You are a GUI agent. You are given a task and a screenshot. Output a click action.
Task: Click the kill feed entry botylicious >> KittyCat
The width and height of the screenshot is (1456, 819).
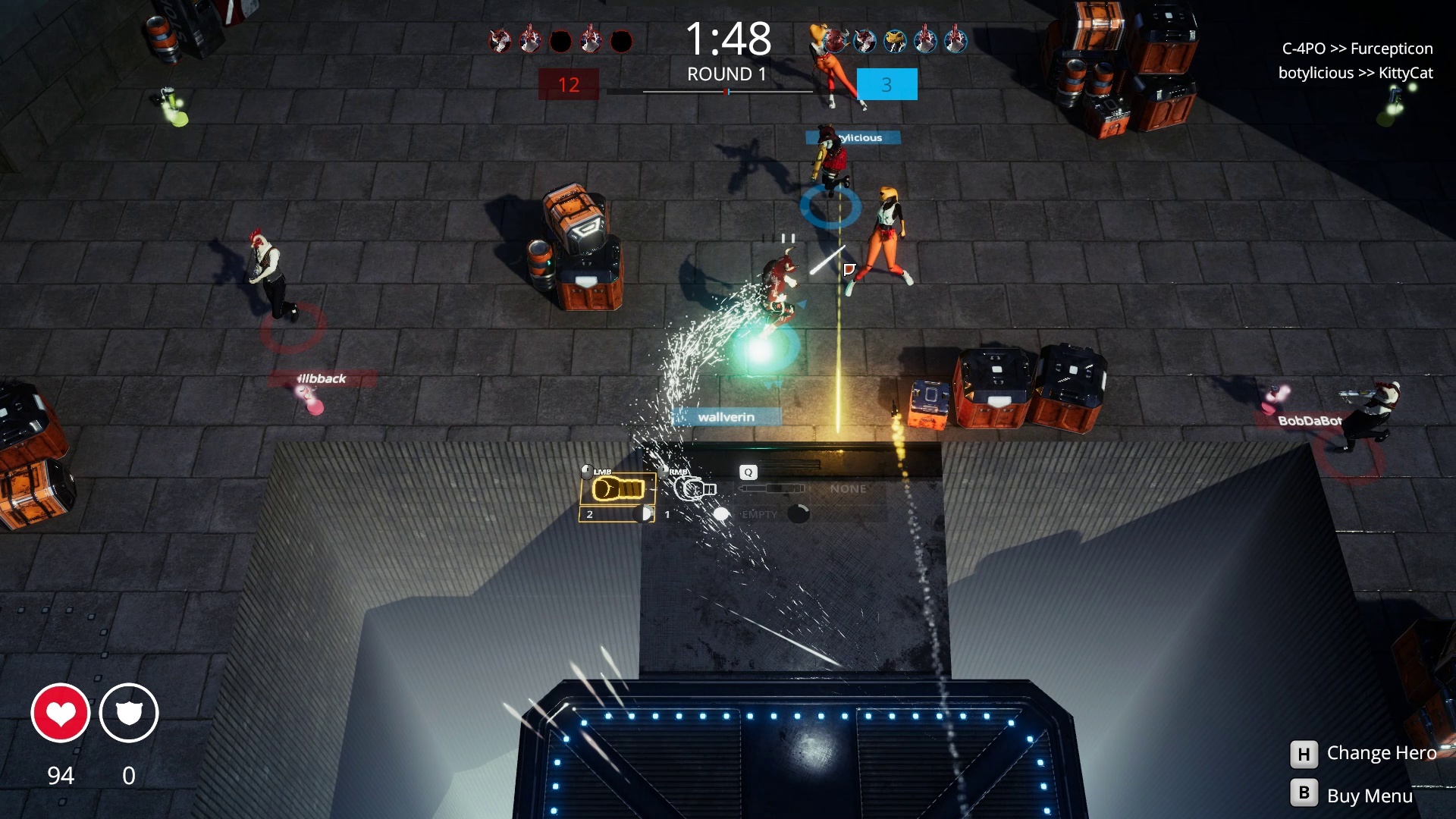[x=1356, y=74]
